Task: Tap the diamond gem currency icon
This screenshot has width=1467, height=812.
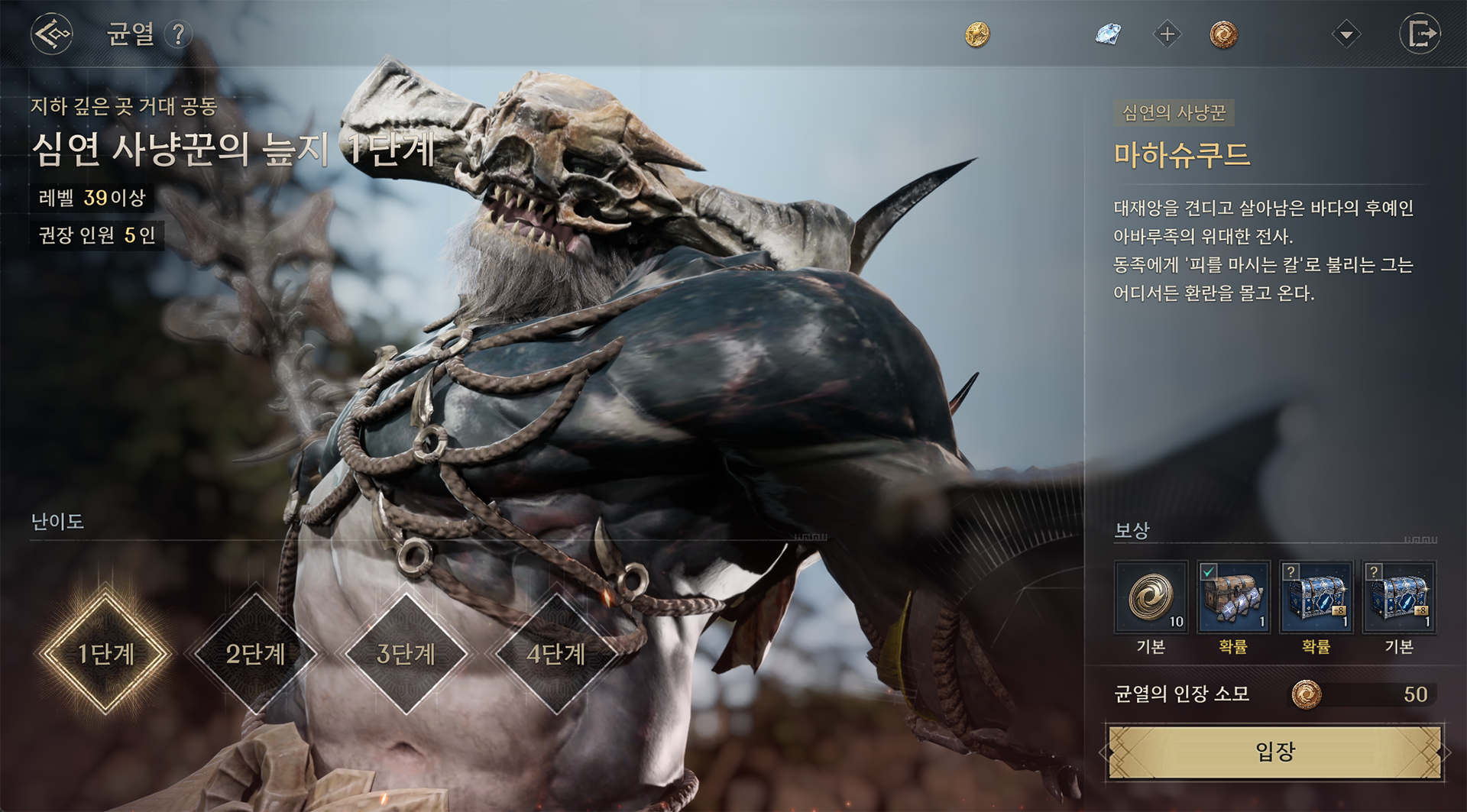Action: [x=1107, y=34]
